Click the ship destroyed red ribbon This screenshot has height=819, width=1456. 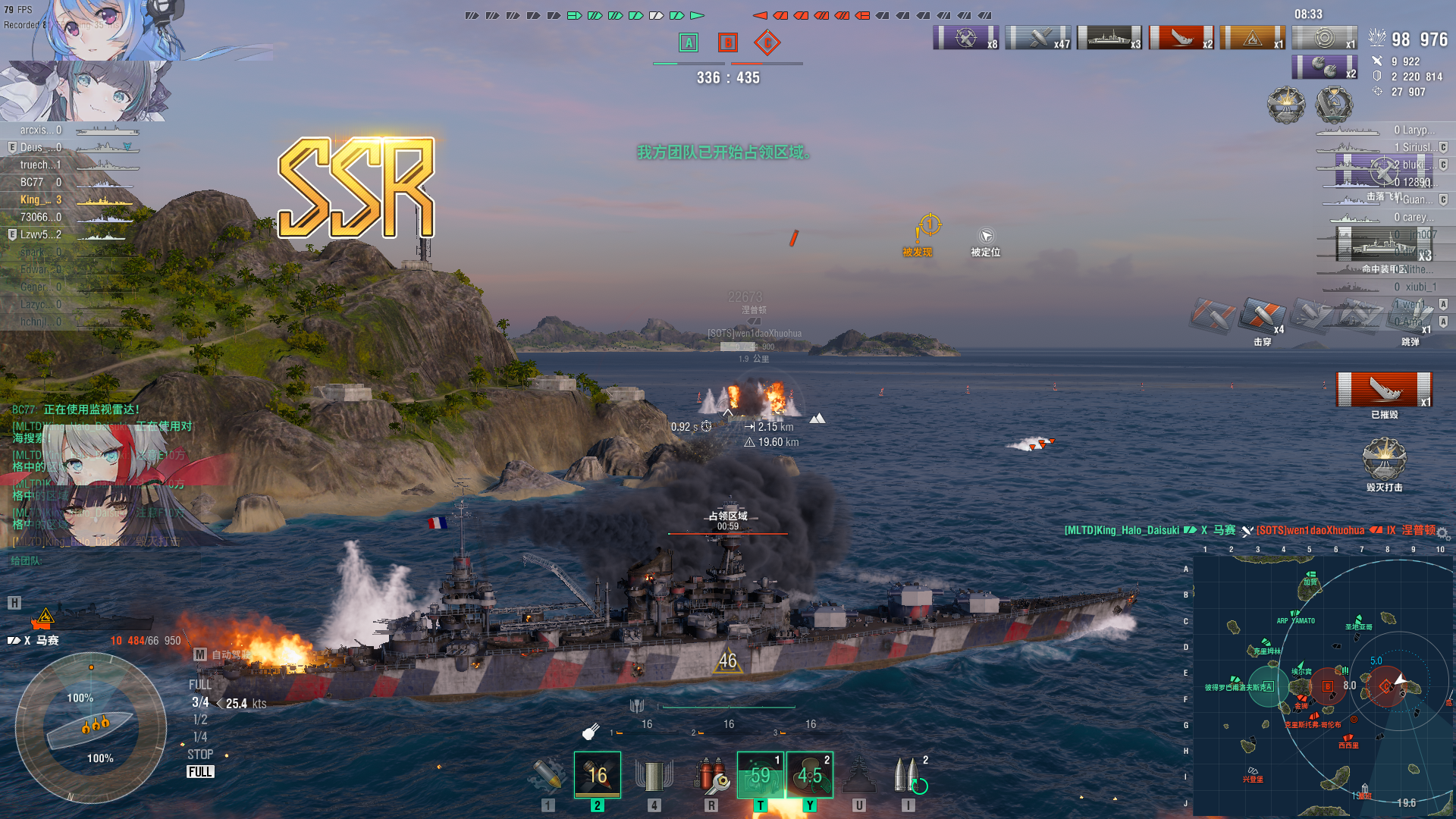tap(1384, 390)
